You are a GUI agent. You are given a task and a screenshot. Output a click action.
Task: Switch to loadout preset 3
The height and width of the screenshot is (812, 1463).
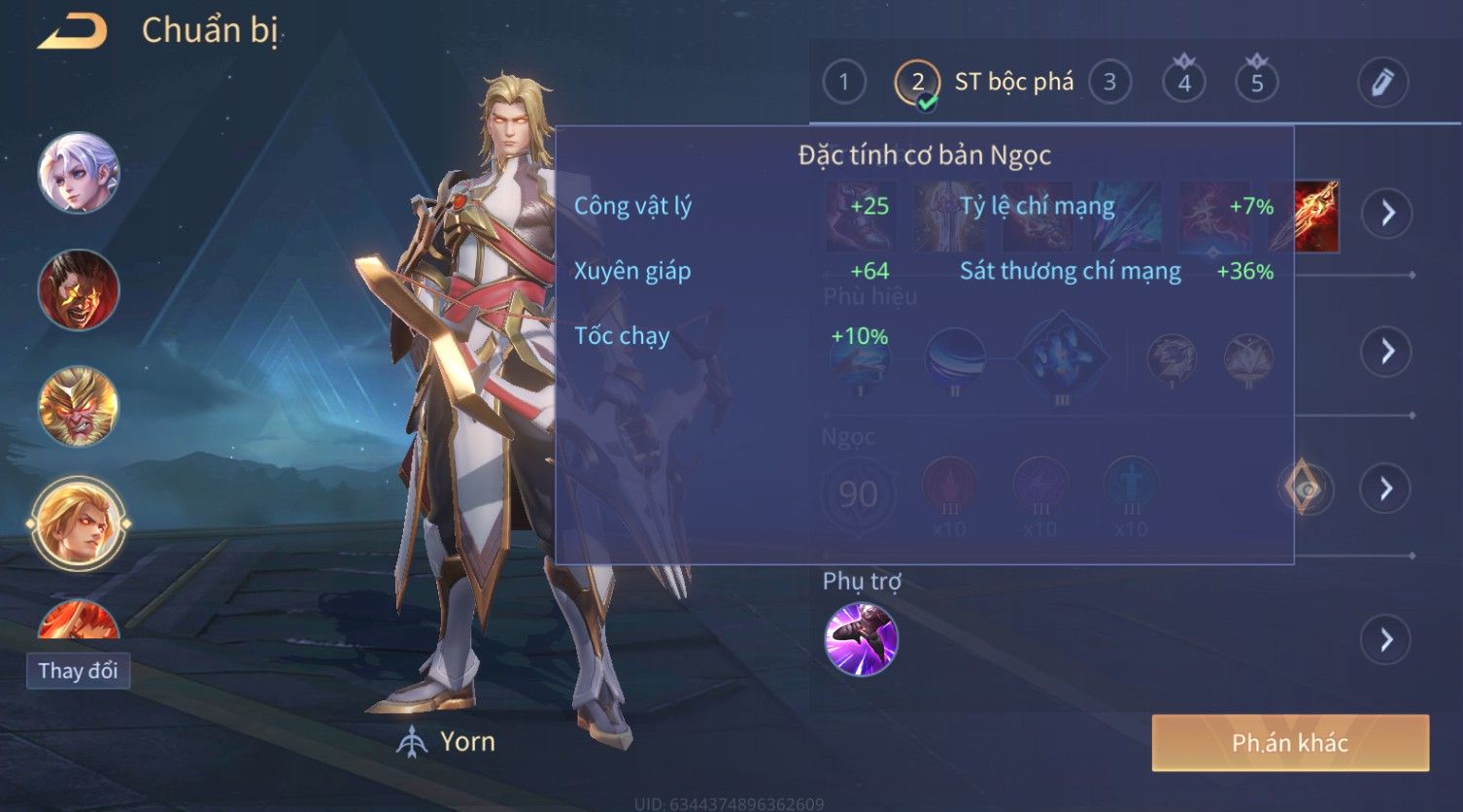pos(1109,83)
